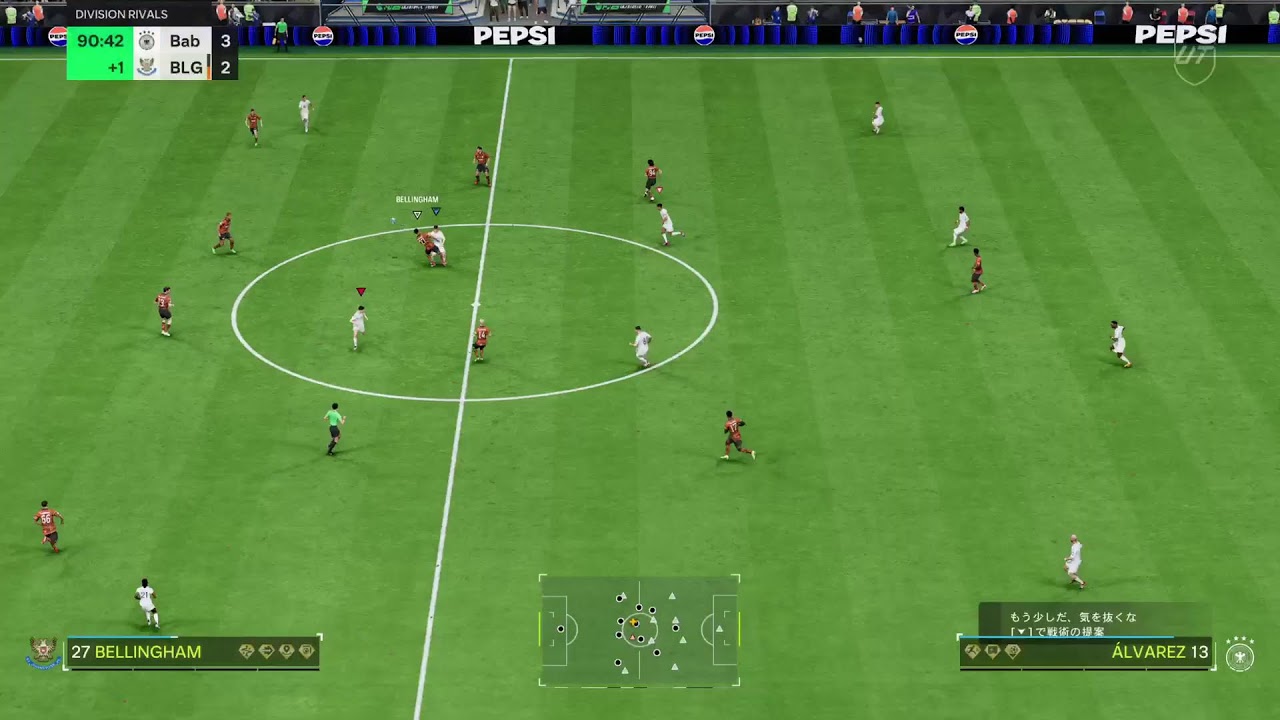Click the red opponent indicator triangle near the circle
Screen dimensions: 1280x720
[x=360, y=291]
